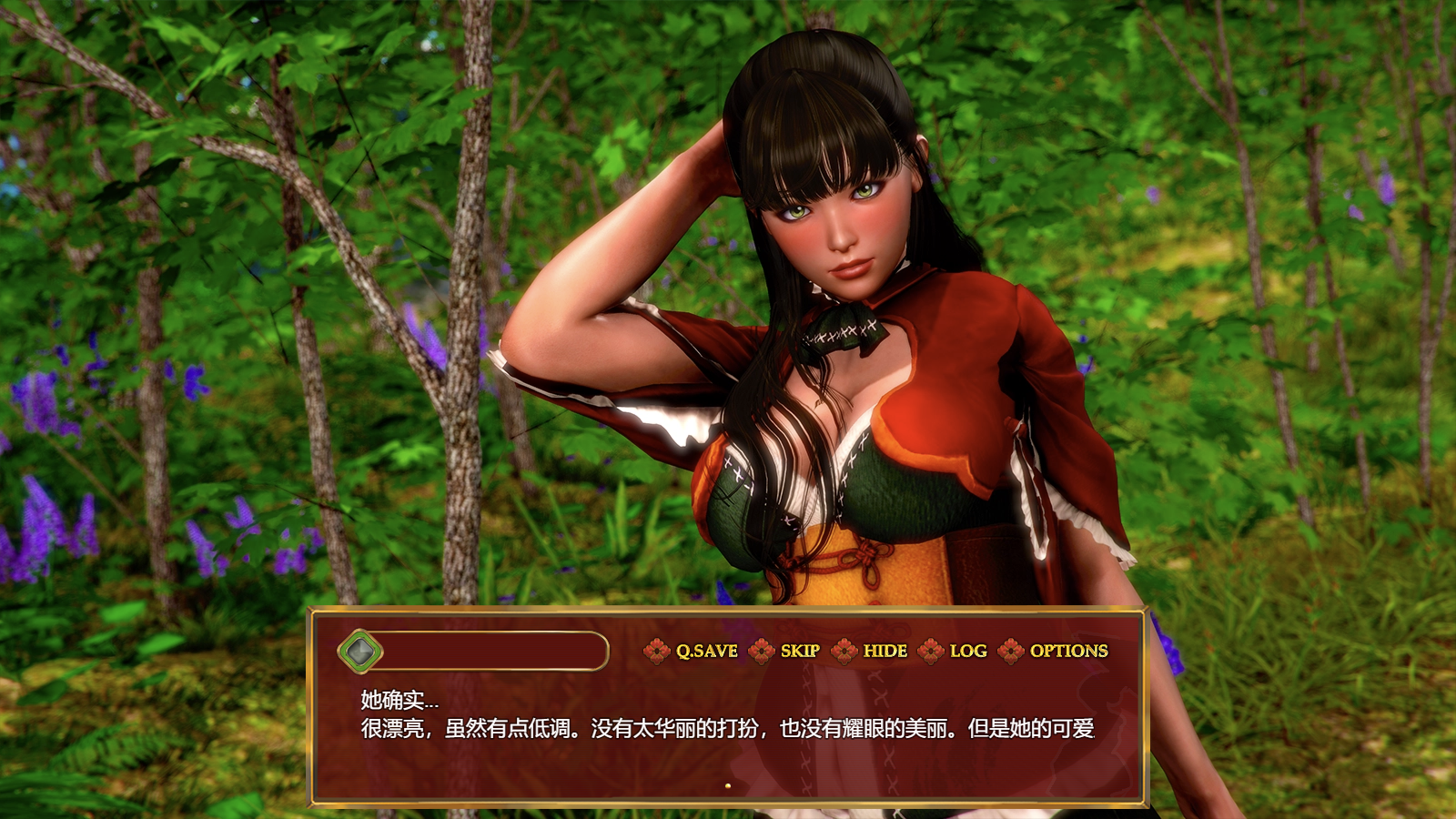Click the flower icon beside SKIP
The height and width of the screenshot is (819, 1456).
pyautogui.click(x=763, y=652)
